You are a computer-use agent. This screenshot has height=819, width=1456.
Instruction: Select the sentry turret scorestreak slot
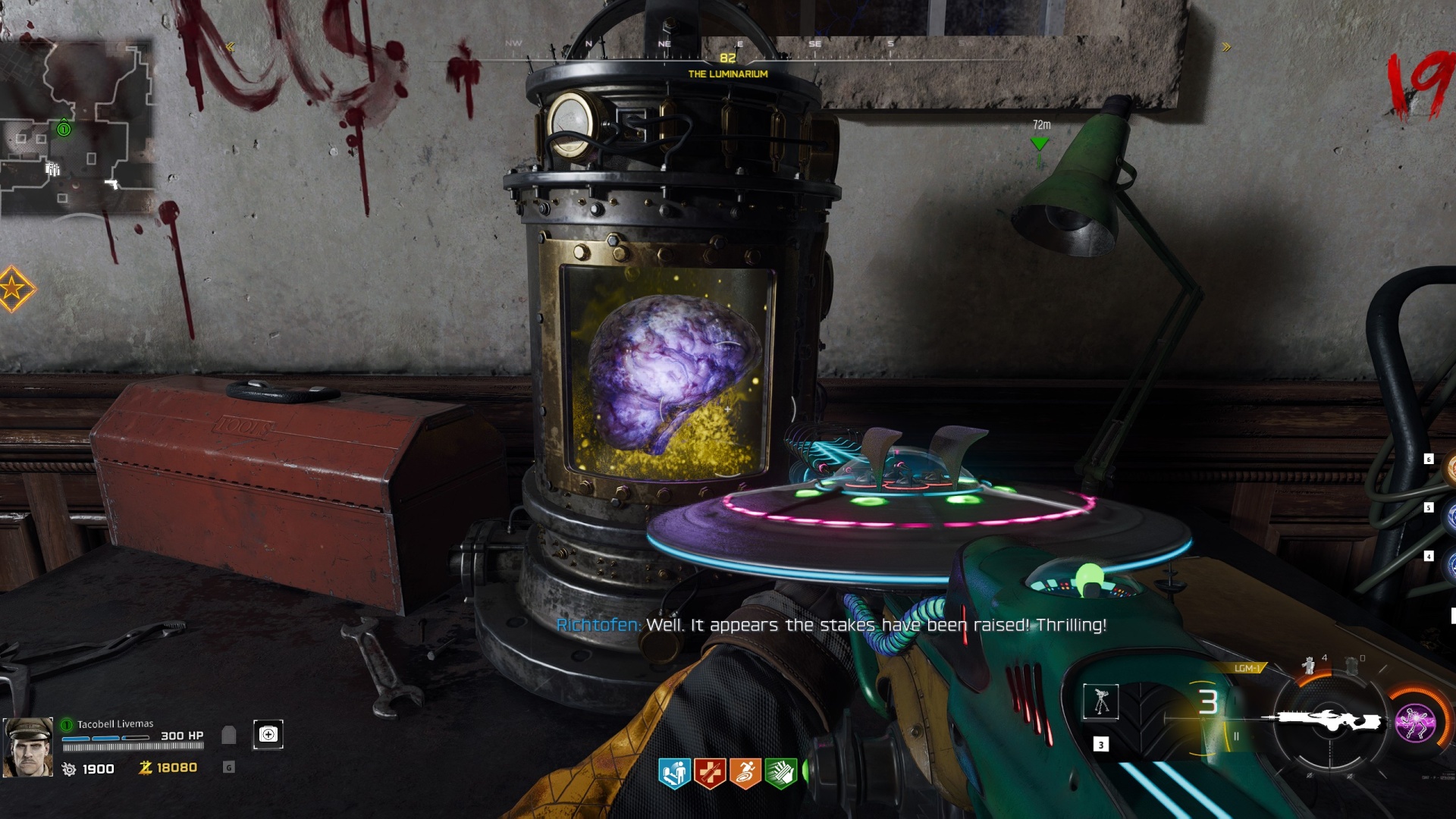(x=1101, y=701)
